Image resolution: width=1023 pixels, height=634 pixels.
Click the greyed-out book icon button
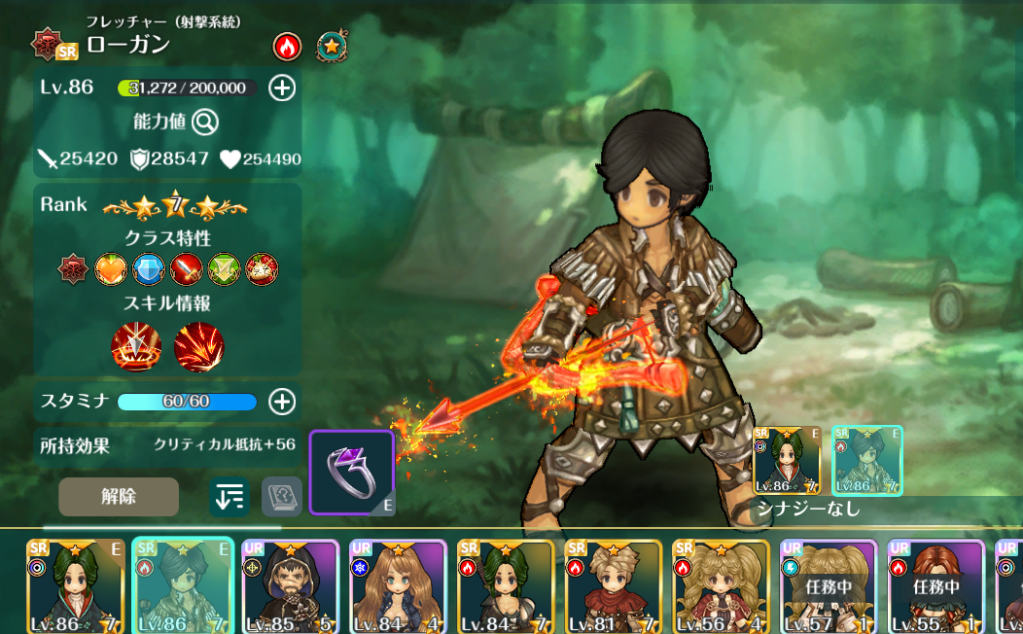(x=281, y=497)
